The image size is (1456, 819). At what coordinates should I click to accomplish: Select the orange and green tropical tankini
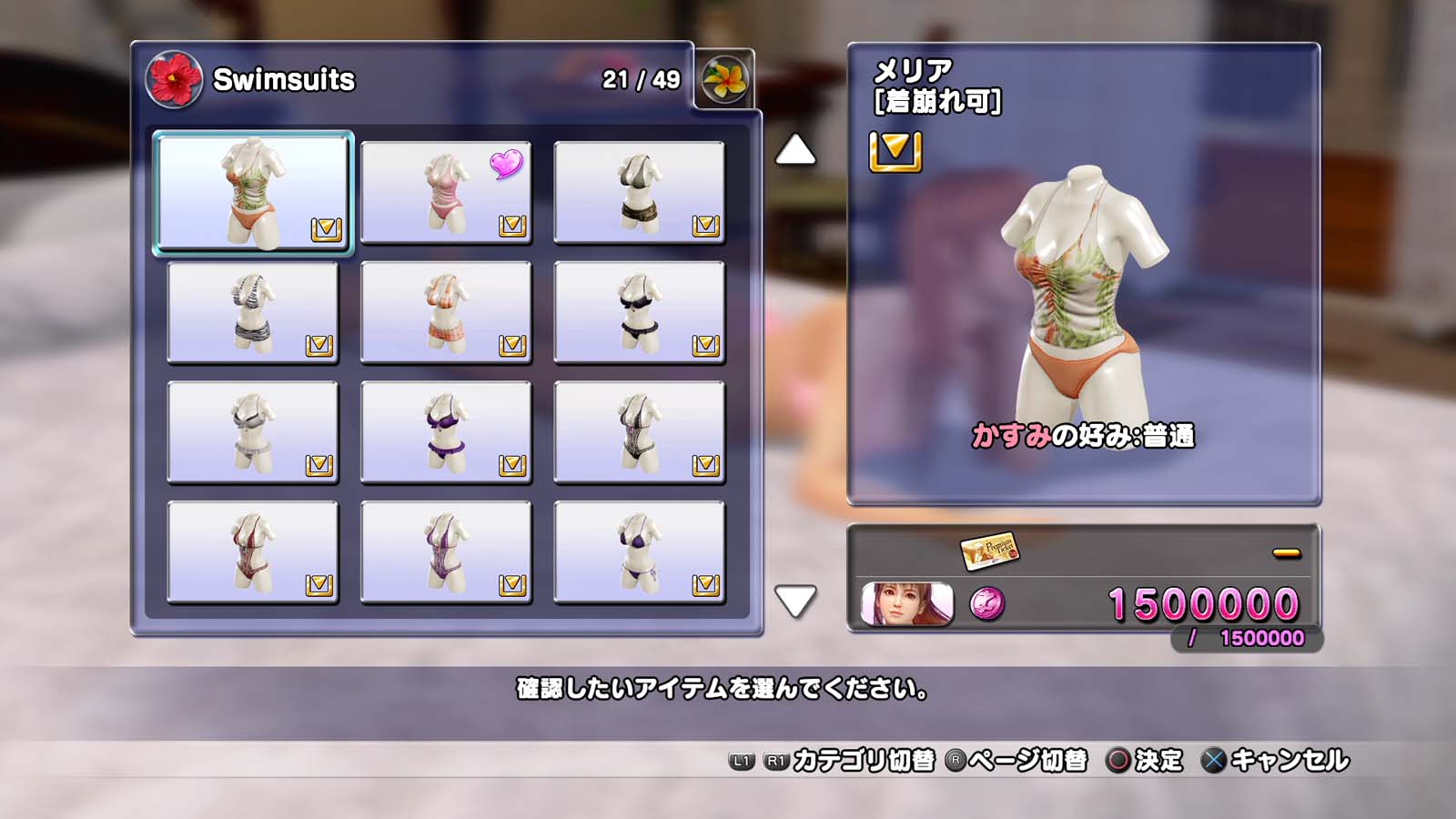pyautogui.click(x=253, y=192)
